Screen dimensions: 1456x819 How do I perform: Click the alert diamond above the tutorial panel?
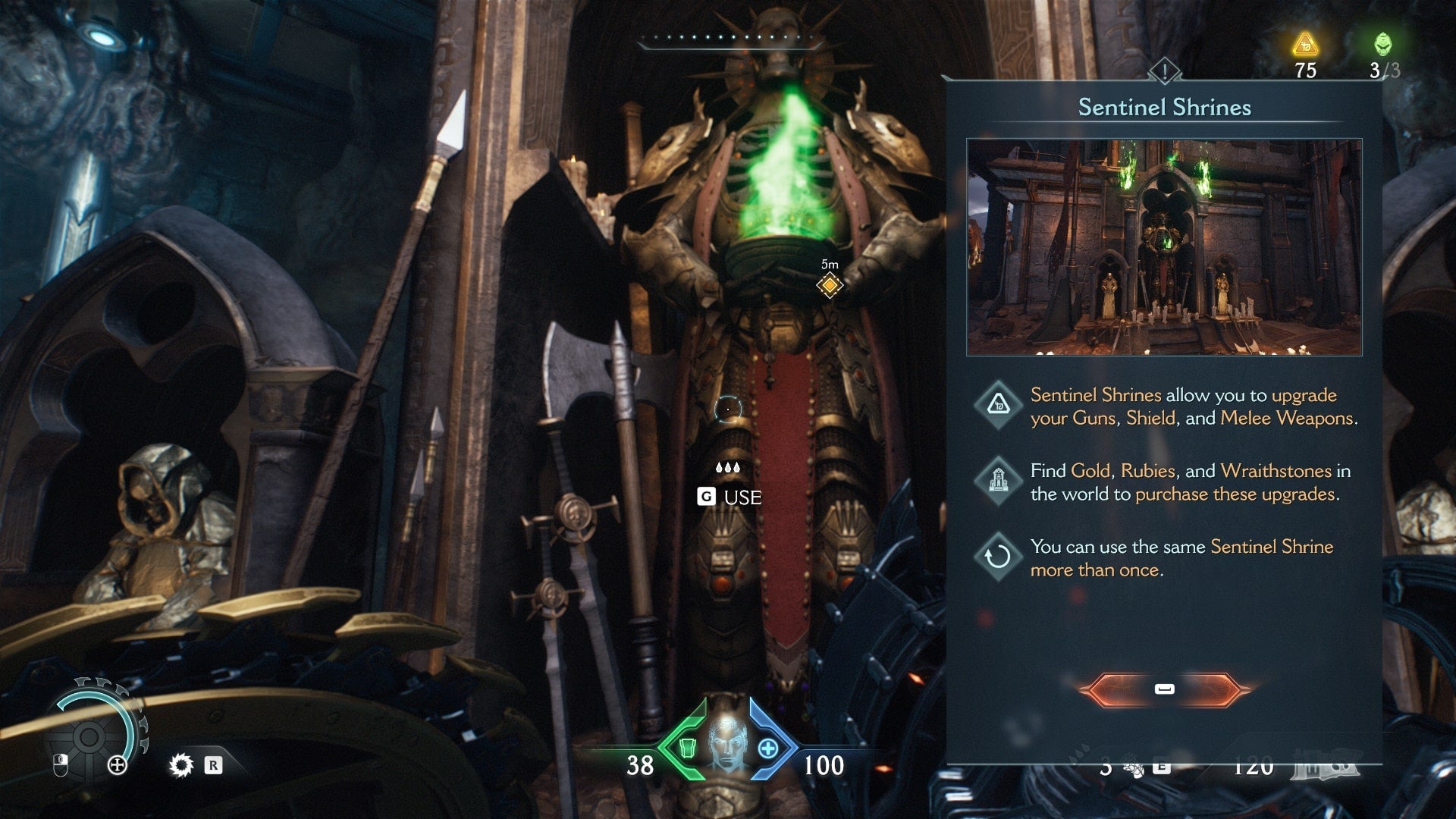tap(1164, 72)
